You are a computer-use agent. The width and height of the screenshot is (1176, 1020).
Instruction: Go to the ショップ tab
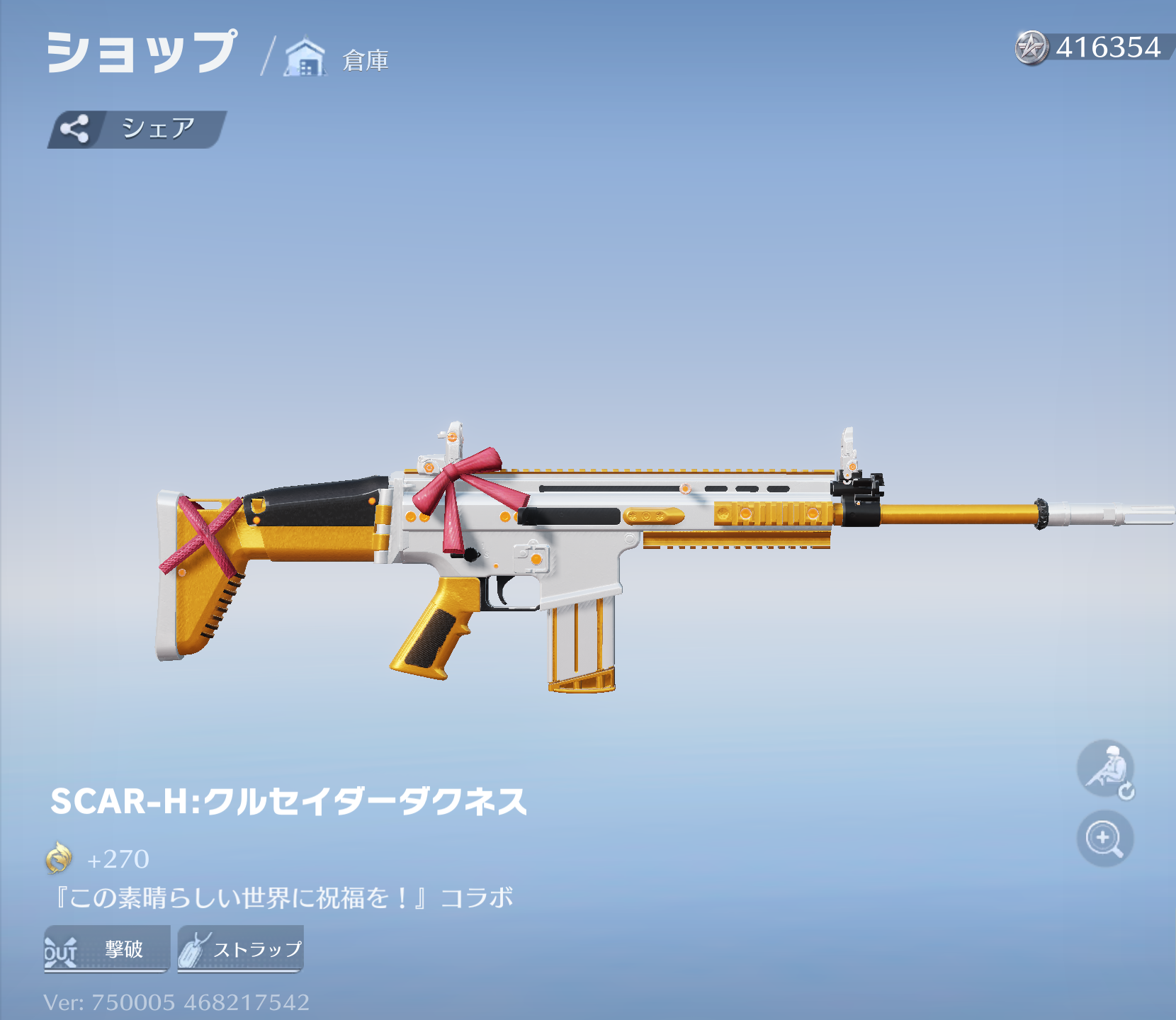pos(138,51)
